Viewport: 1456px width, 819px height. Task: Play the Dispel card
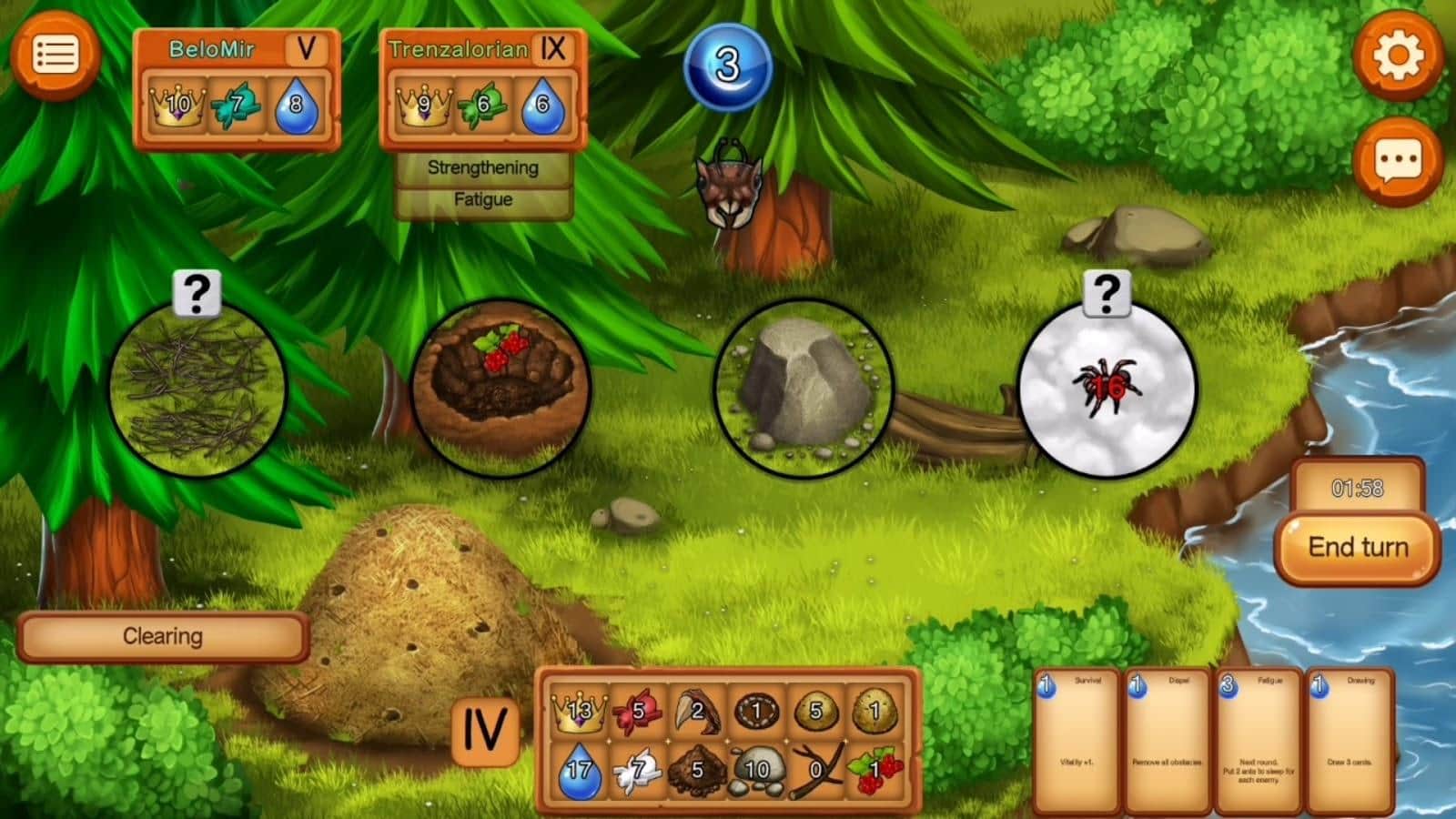pyautogui.click(x=1168, y=739)
